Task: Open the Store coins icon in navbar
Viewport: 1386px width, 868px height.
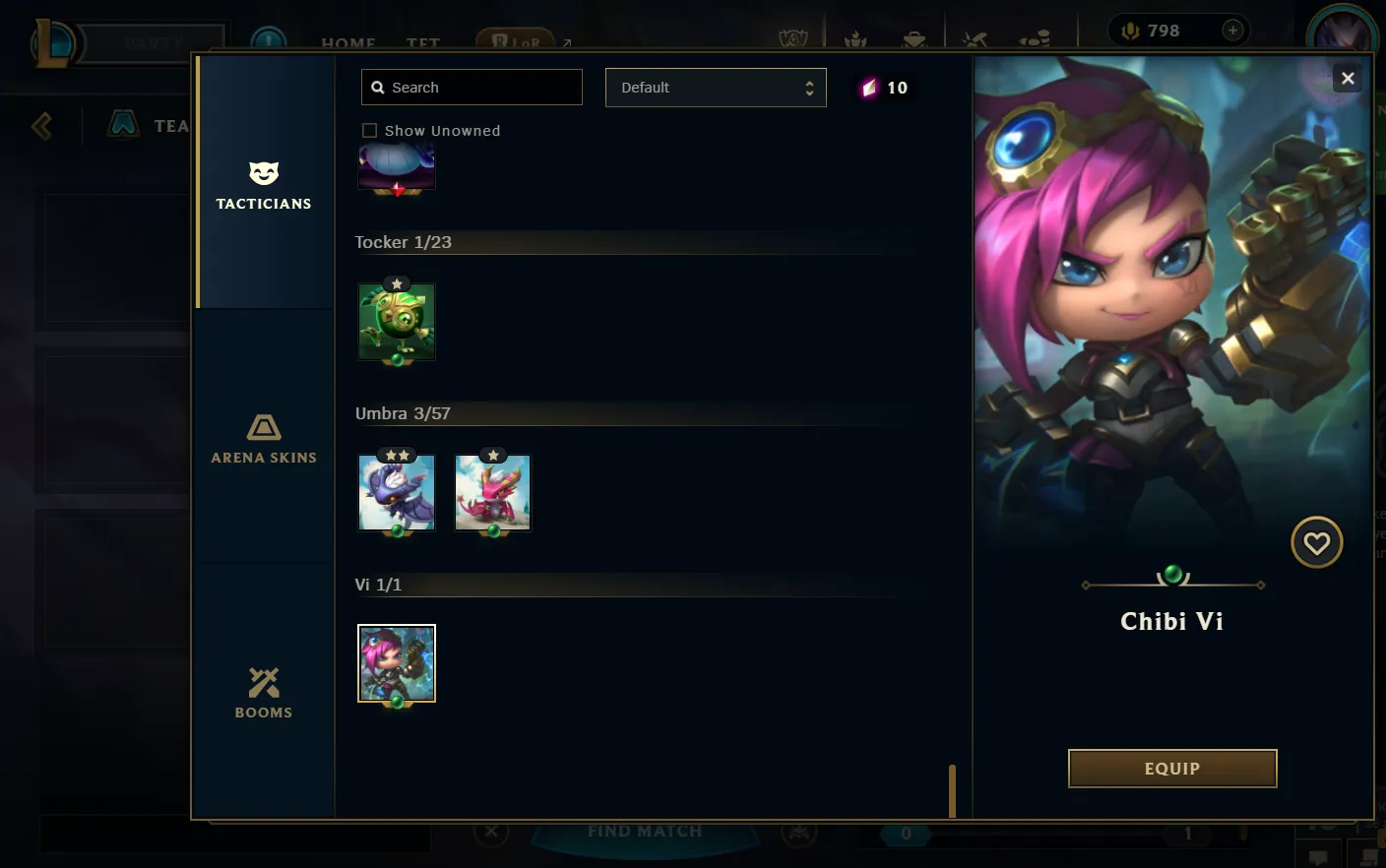Action: tap(1034, 37)
